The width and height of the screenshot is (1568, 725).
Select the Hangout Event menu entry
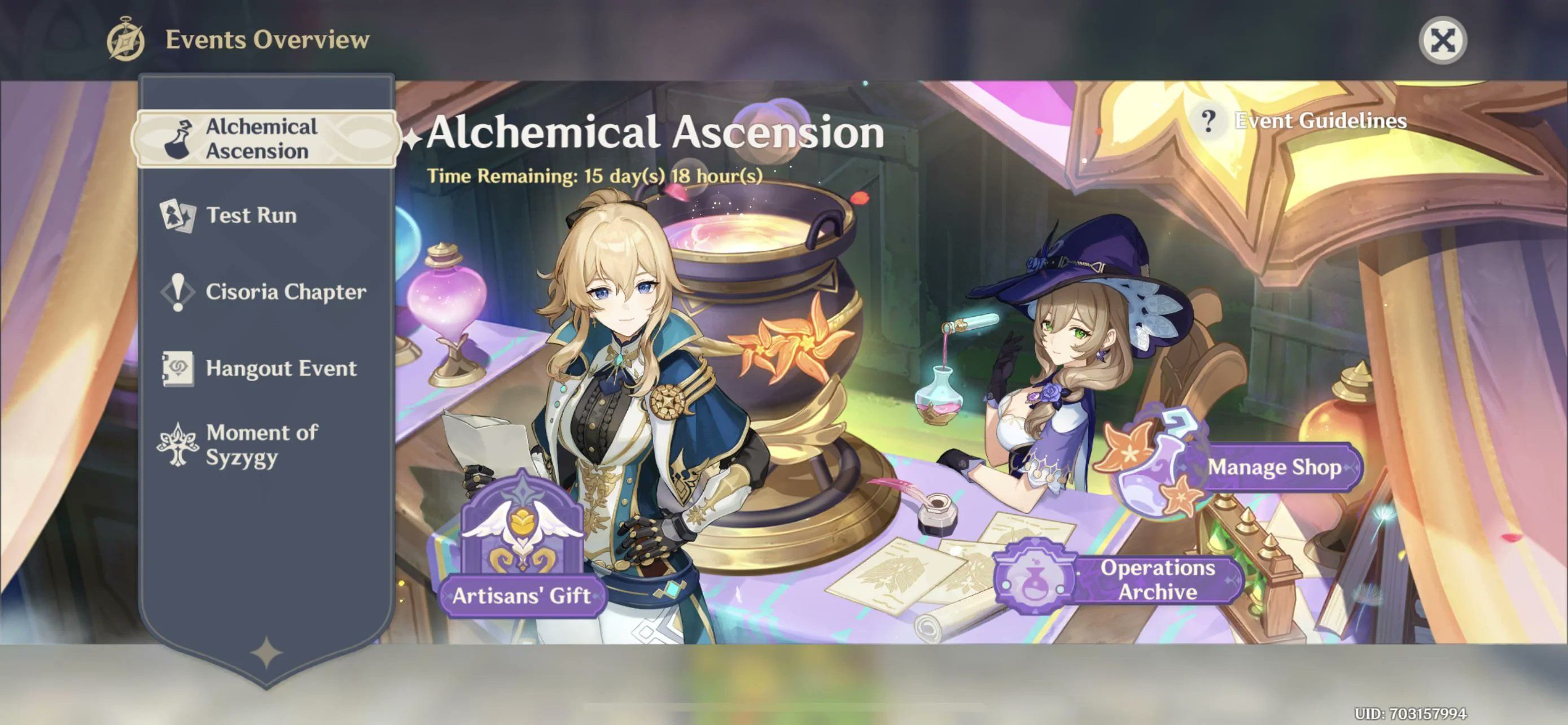(282, 369)
